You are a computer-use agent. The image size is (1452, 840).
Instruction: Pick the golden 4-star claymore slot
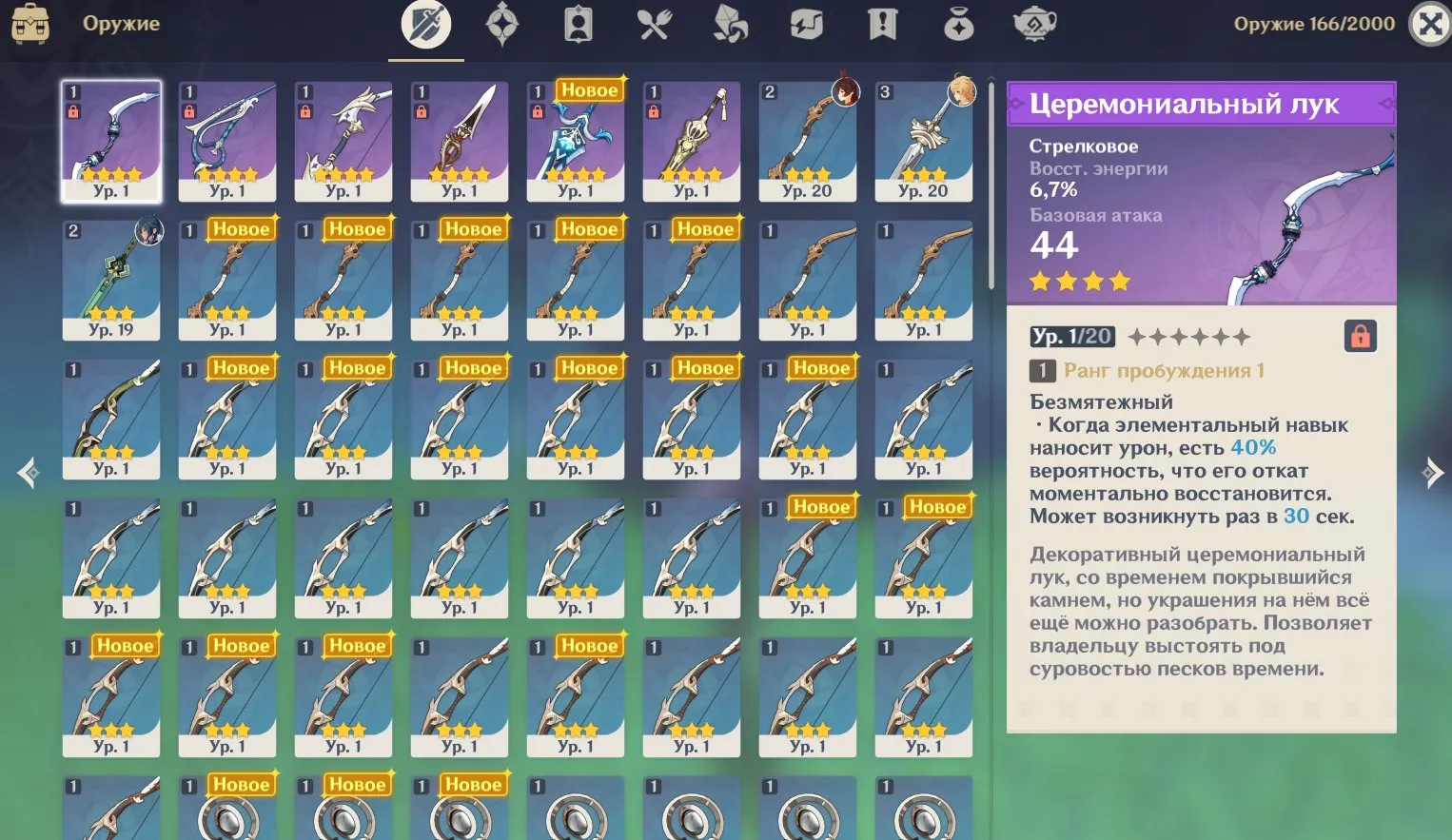[692, 141]
